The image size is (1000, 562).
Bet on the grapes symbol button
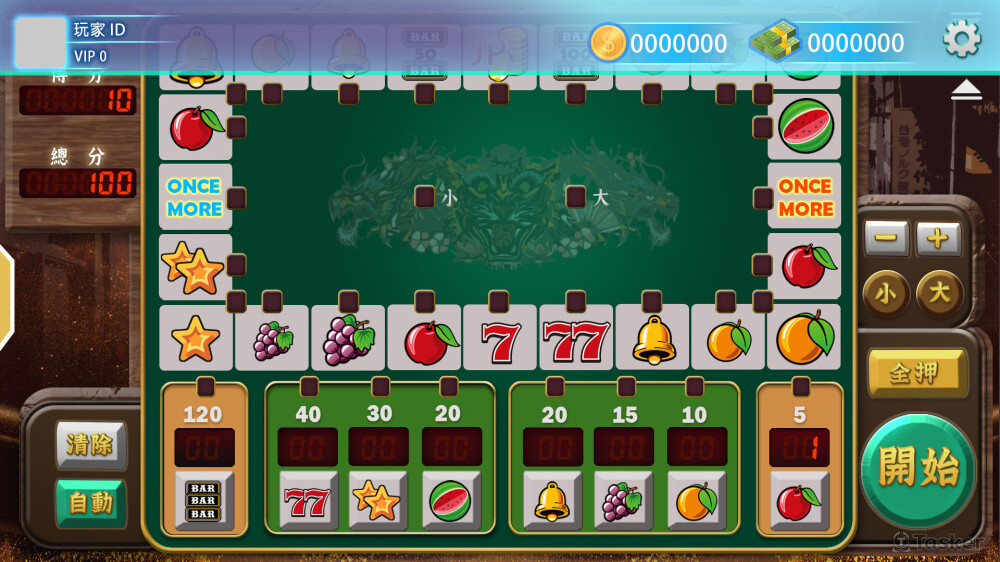[x=623, y=500]
